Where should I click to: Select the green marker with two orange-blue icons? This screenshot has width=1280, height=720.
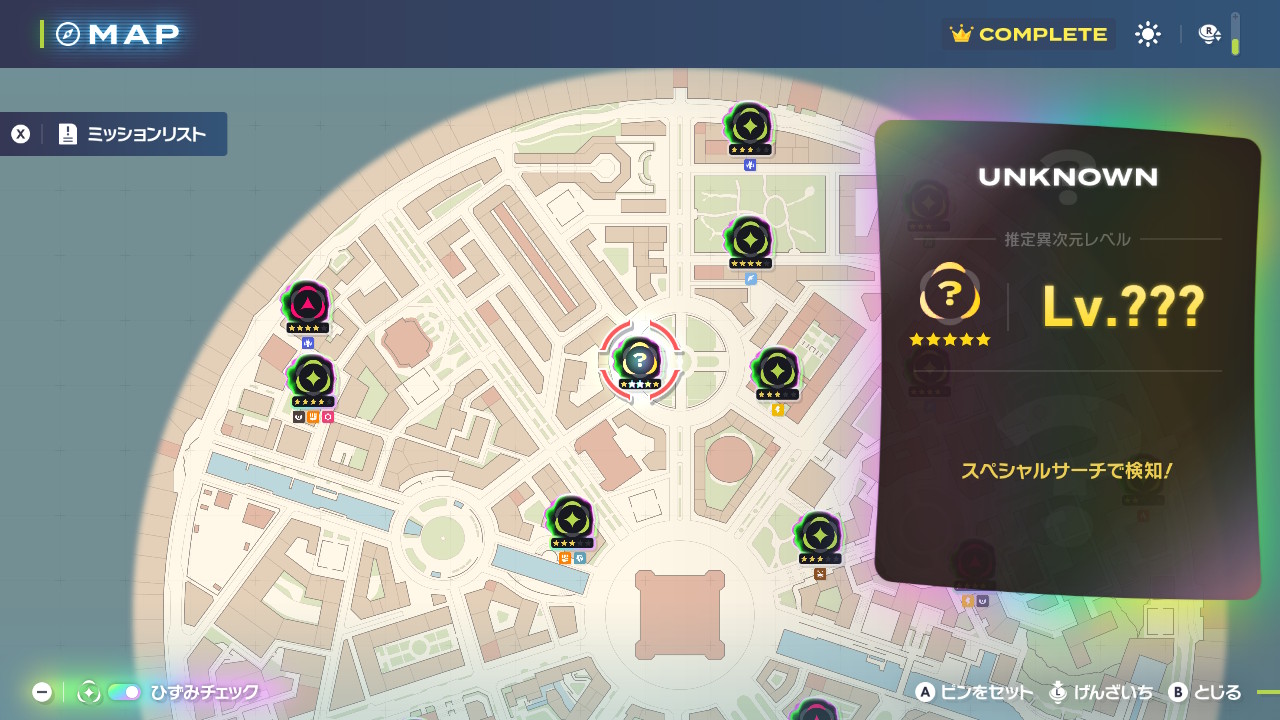click(571, 520)
